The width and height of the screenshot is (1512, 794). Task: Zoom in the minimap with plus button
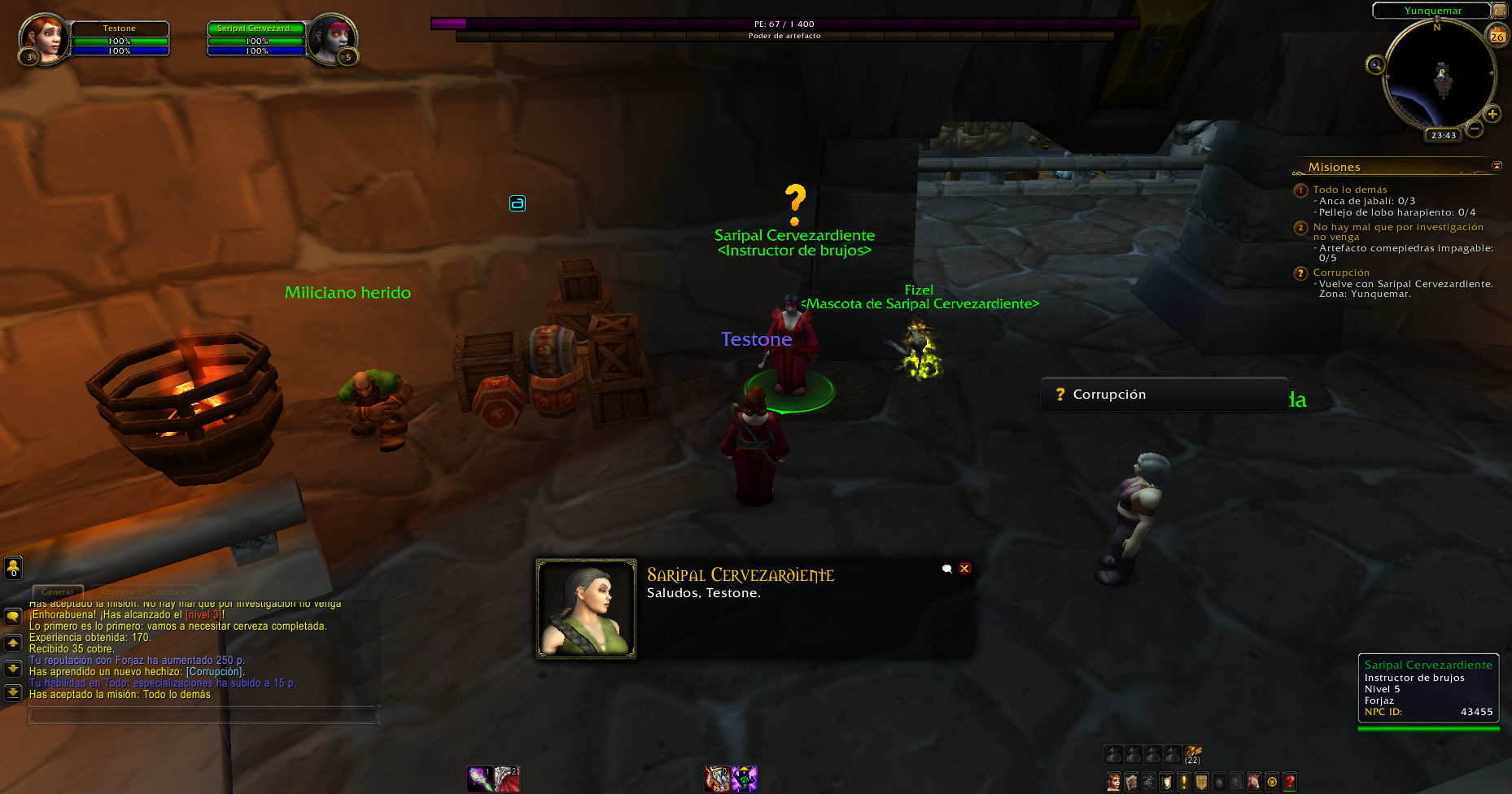tap(1492, 114)
